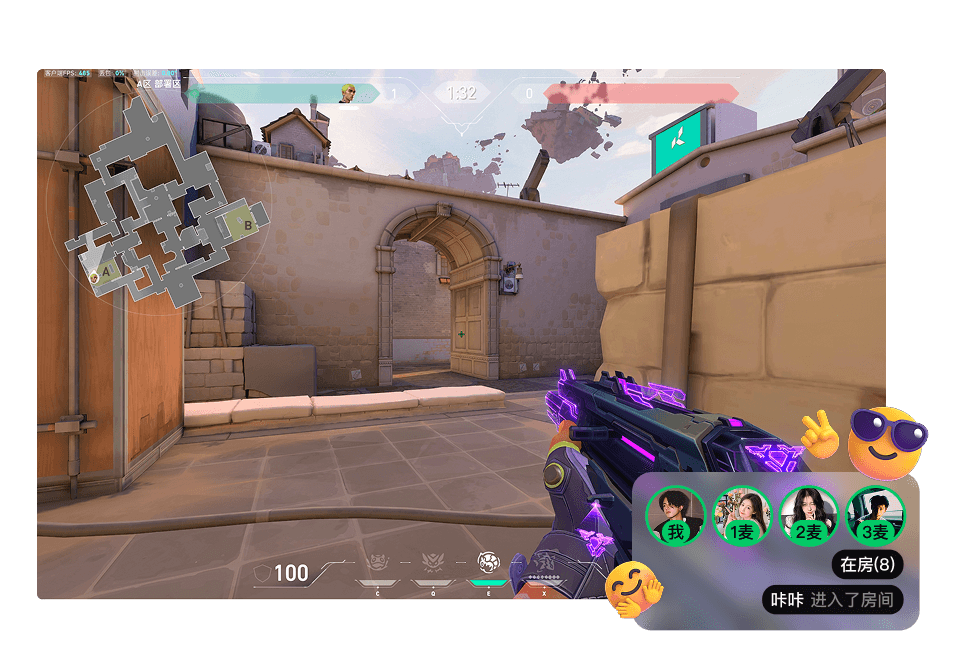The image size is (956, 656).
Task: Select the B site marker on the minimap
Action: pos(248,226)
